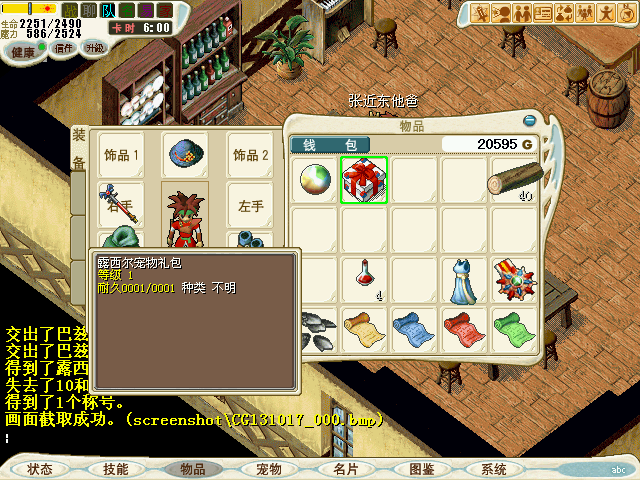Select the blue hat equipment slot
Image resolution: width=640 pixels, height=480 pixels.
(185, 155)
